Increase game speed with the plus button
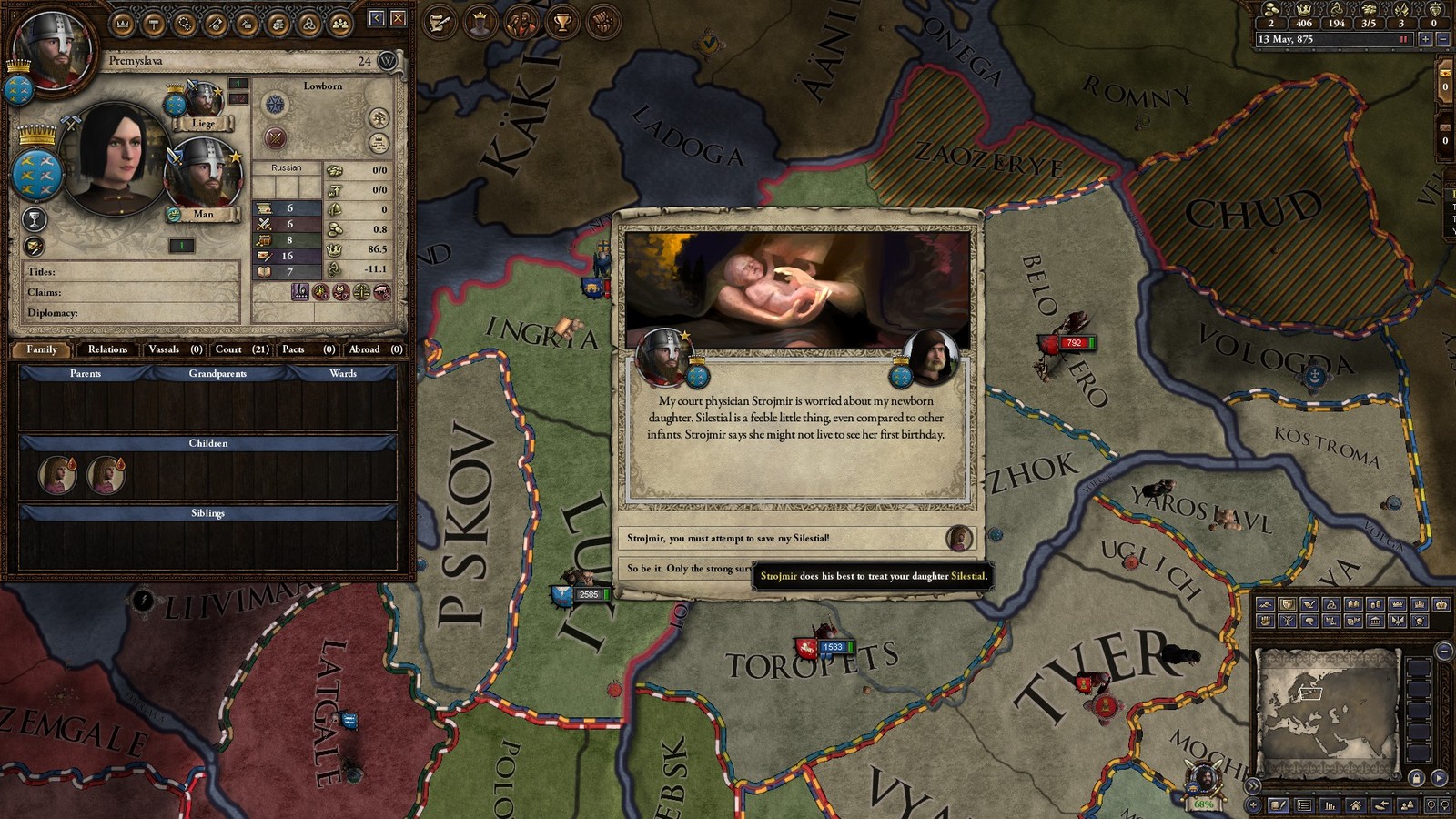Viewport: 1456px width, 819px height. pyautogui.click(x=1425, y=39)
